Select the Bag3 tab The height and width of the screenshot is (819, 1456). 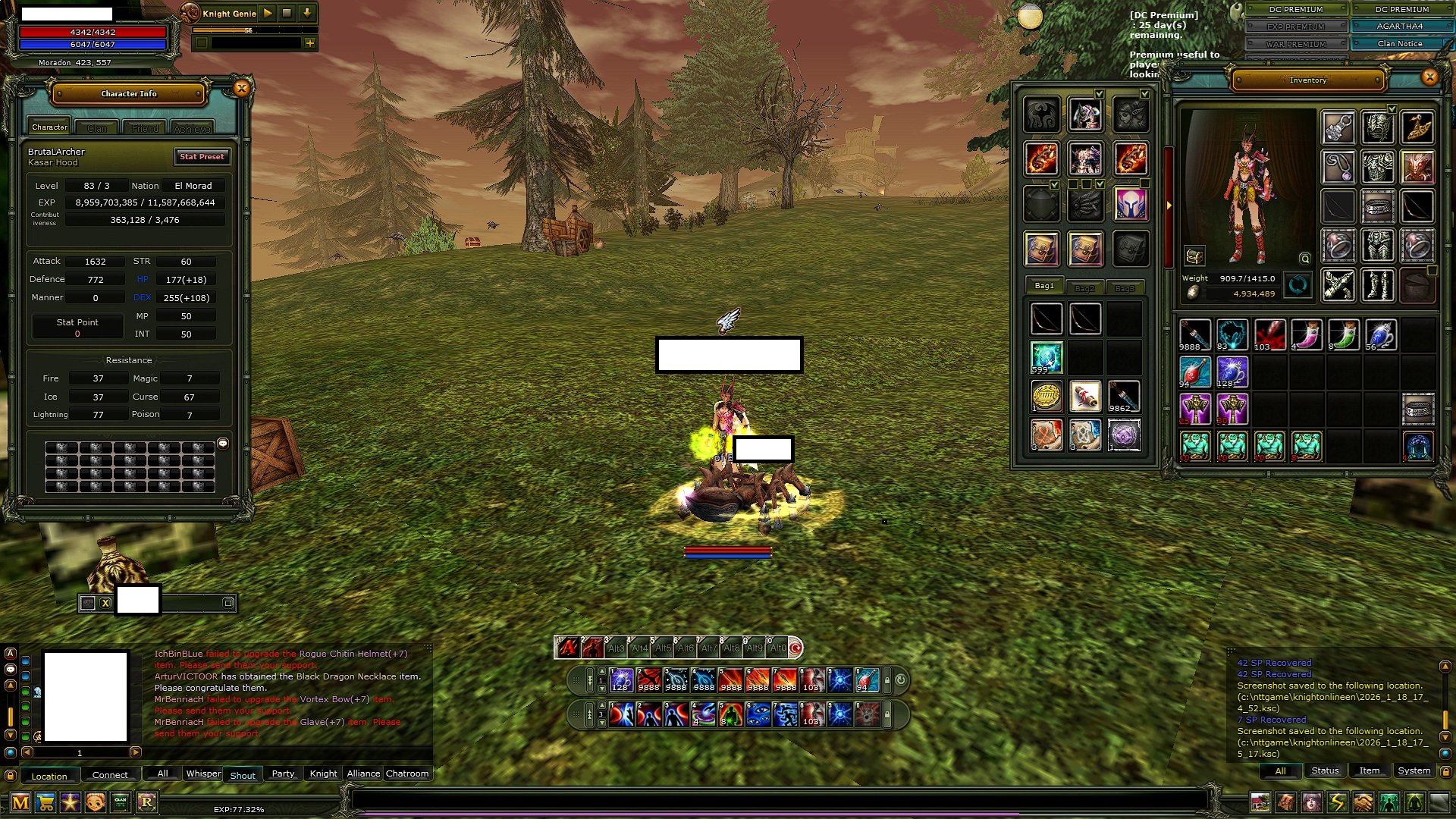point(1125,288)
